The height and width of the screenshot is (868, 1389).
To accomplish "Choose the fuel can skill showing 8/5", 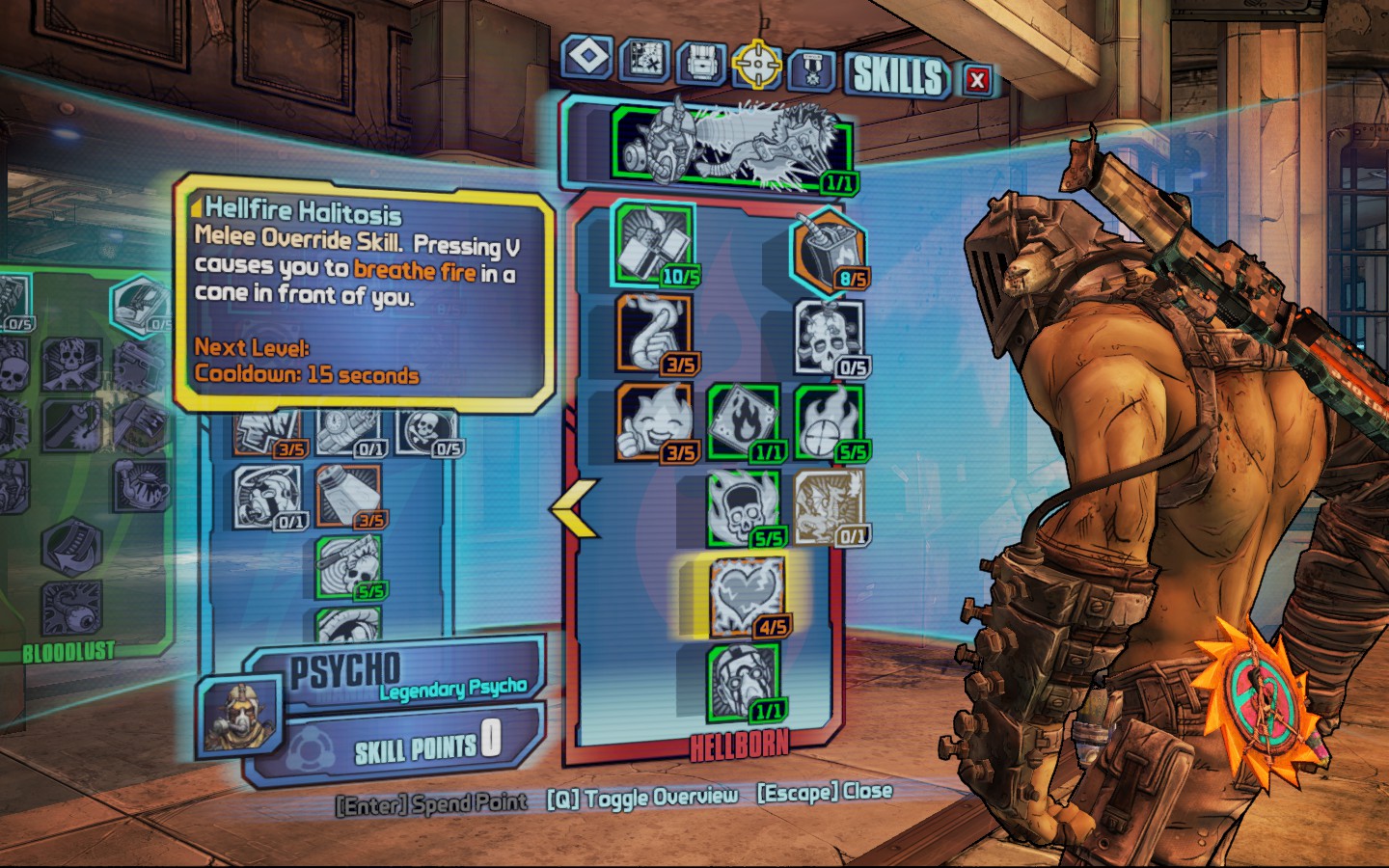I will 829,253.
